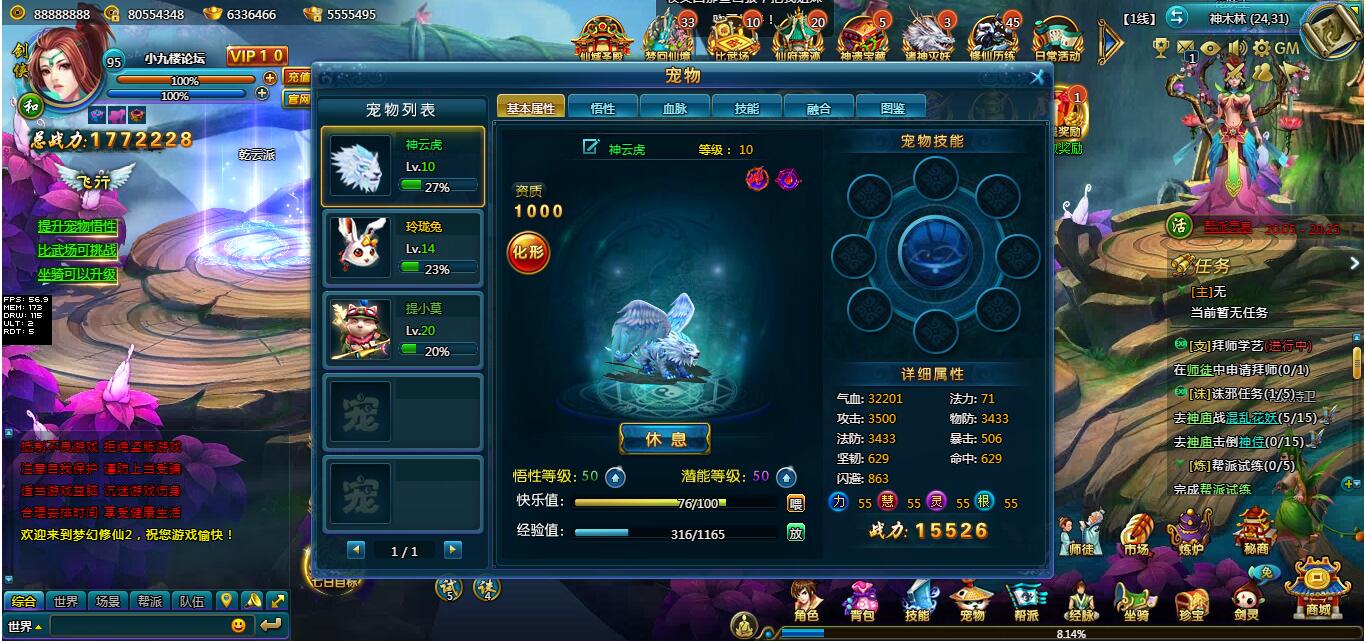Switch chat to the 世界 tab
The width and height of the screenshot is (1366, 641).
pos(66,601)
